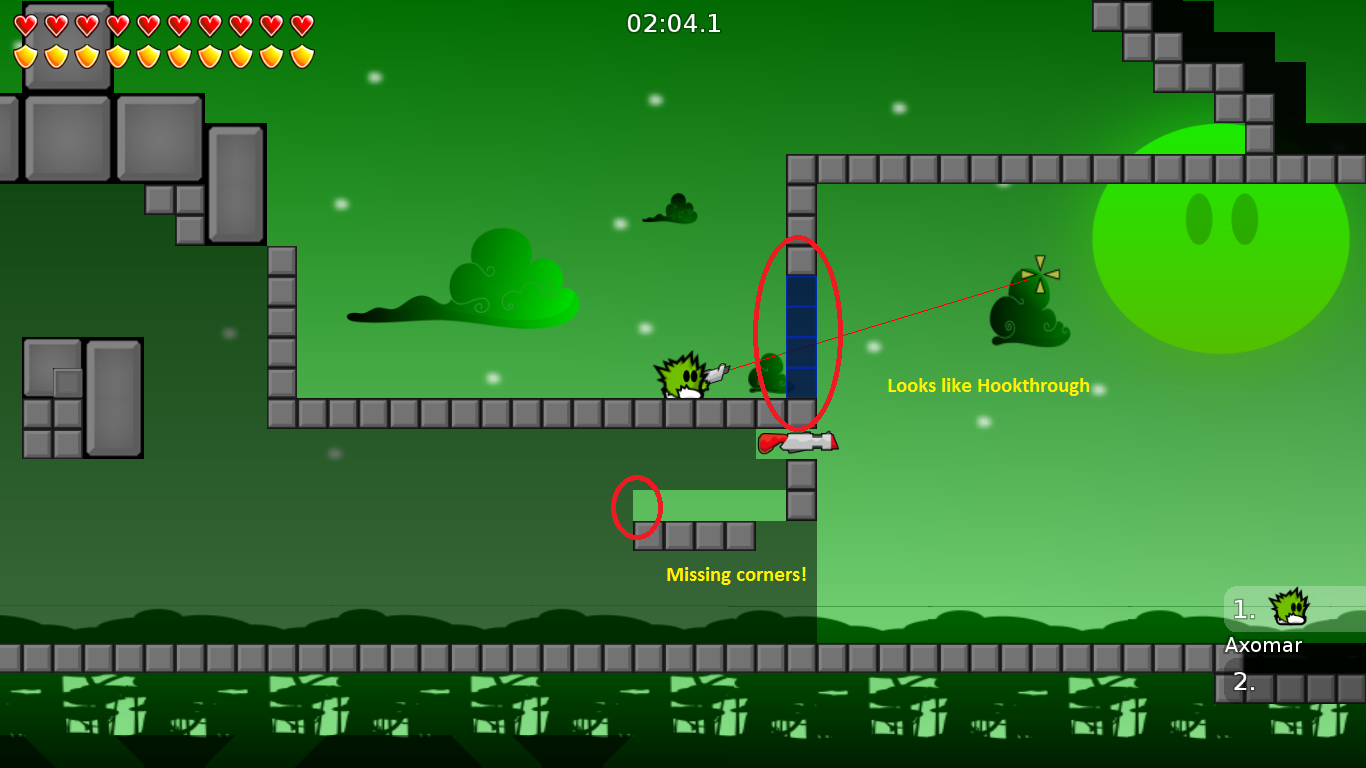The height and width of the screenshot is (768, 1366).
Task: Click the white gun held by the character
Action: click(718, 372)
